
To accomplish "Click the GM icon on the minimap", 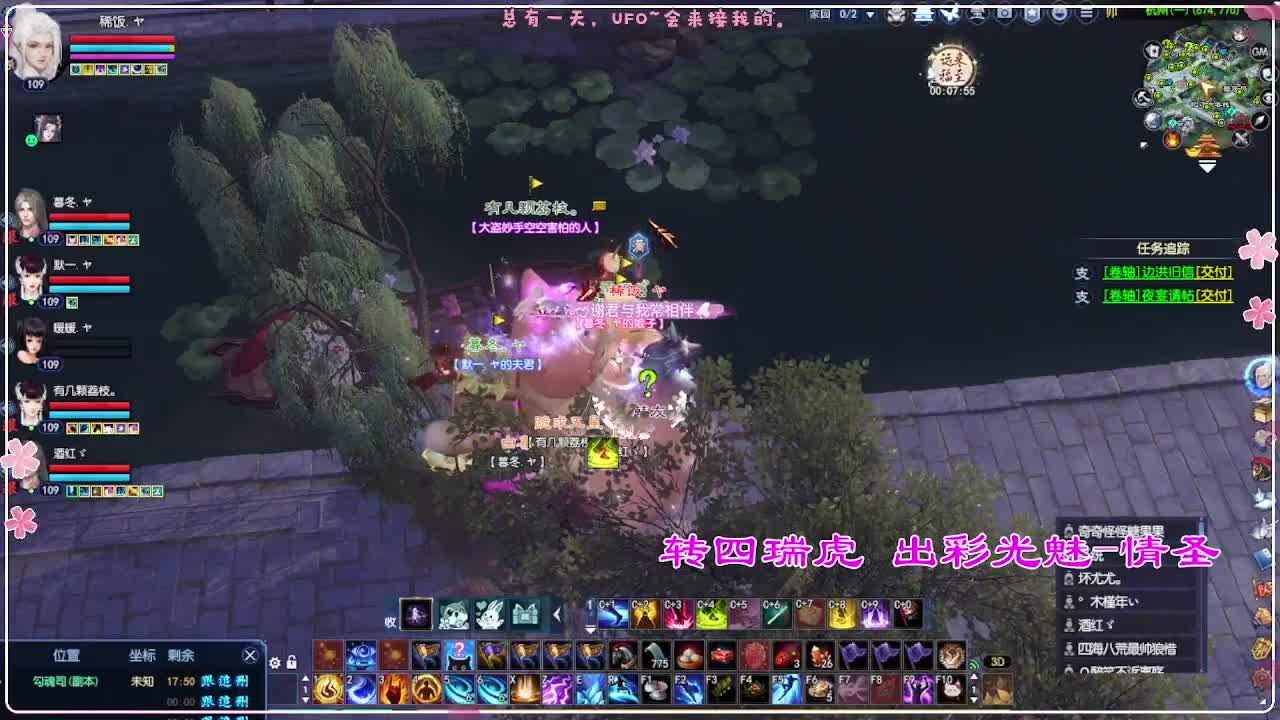I will click(x=1258, y=52).
